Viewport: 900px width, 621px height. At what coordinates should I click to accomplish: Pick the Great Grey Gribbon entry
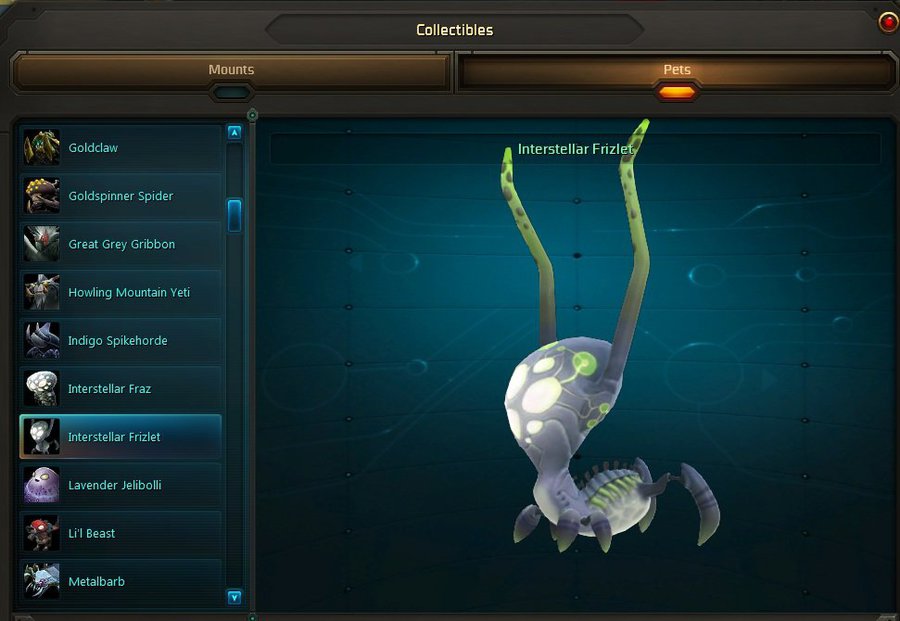click(x=120, y=244)
